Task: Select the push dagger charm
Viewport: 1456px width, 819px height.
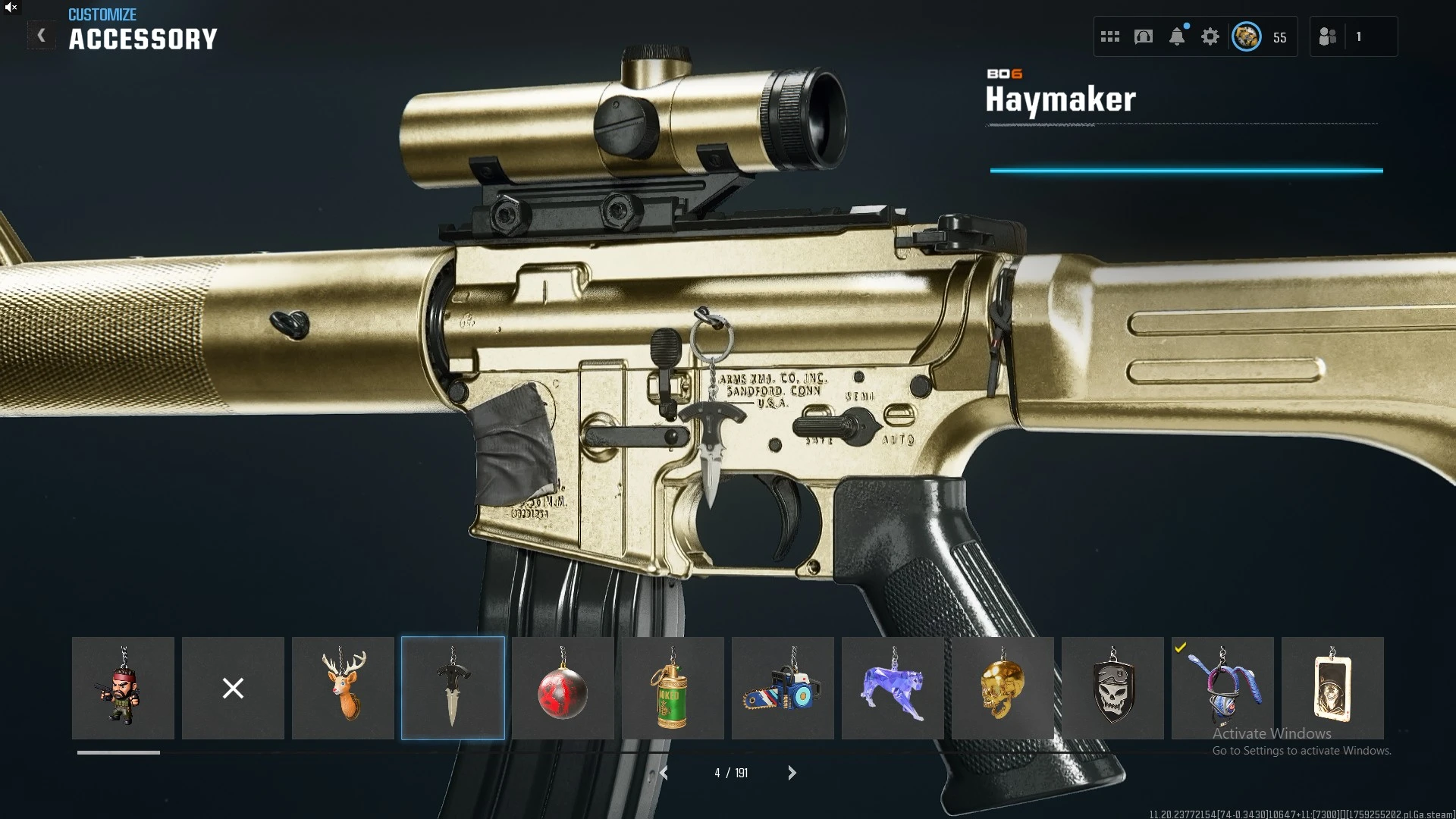Action: pyautogui.click(x=453, y=688)
